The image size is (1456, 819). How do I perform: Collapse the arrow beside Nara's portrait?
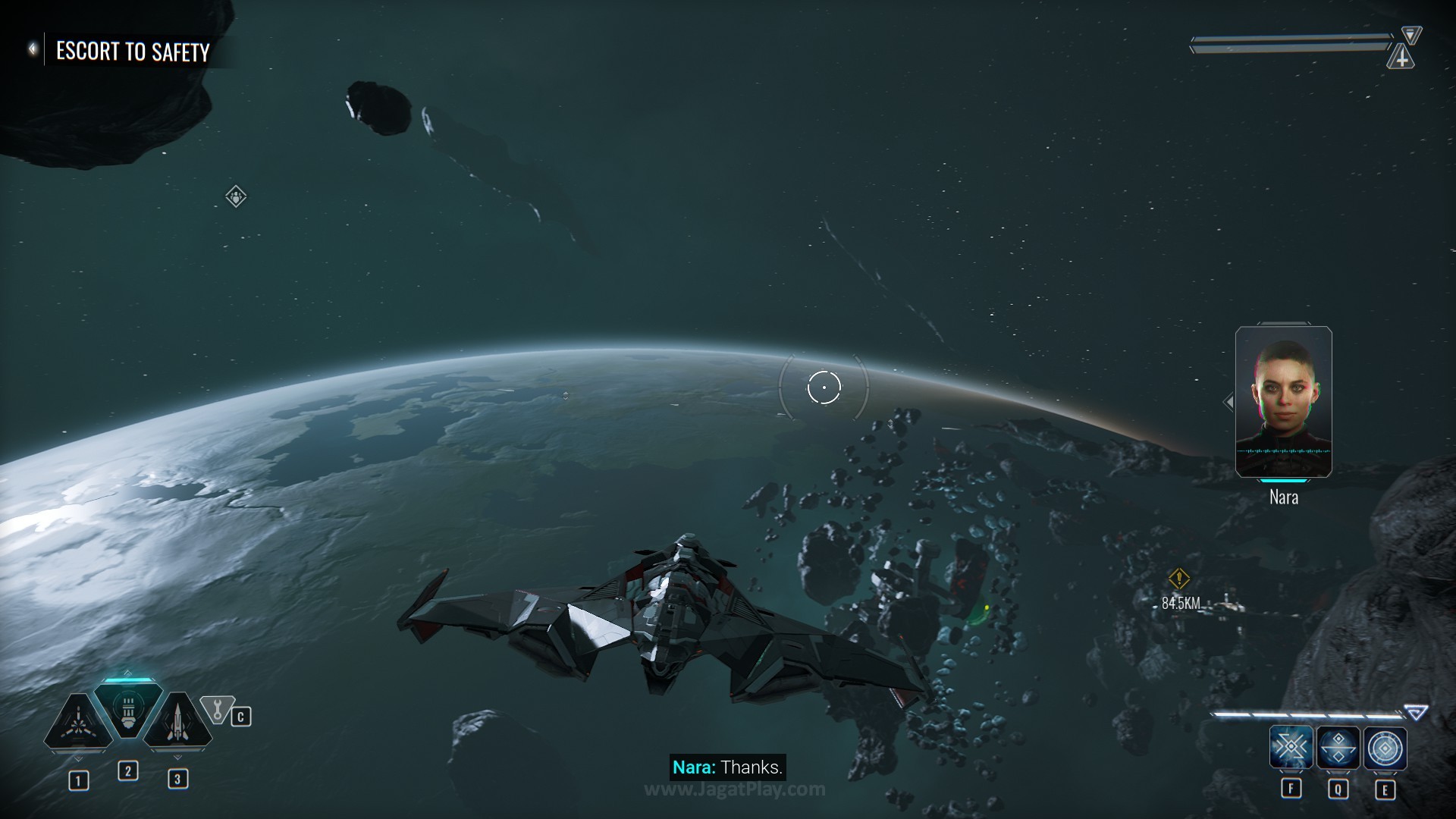click(x=1228, y=402)
